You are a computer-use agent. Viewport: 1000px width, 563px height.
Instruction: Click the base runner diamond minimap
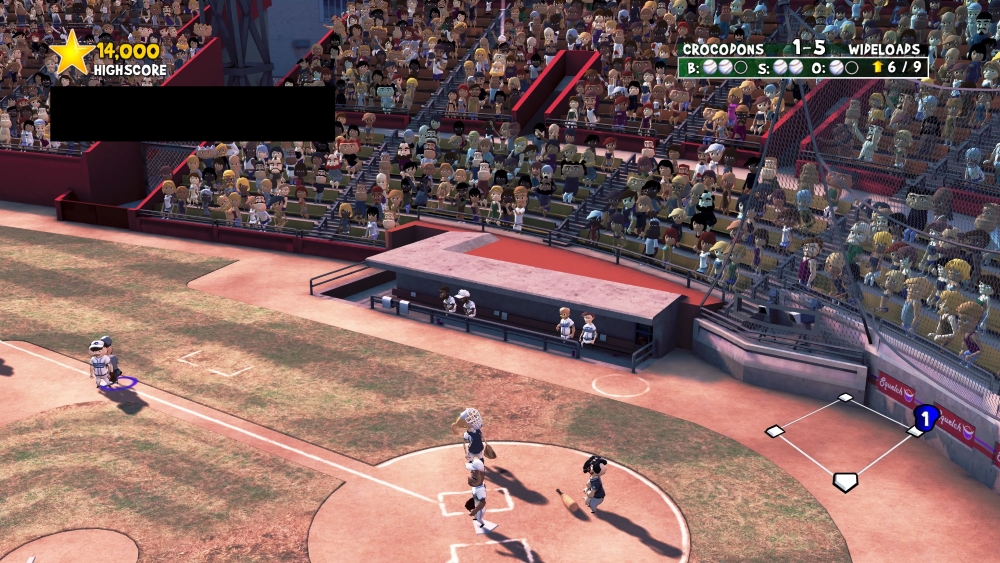(846, 441)
